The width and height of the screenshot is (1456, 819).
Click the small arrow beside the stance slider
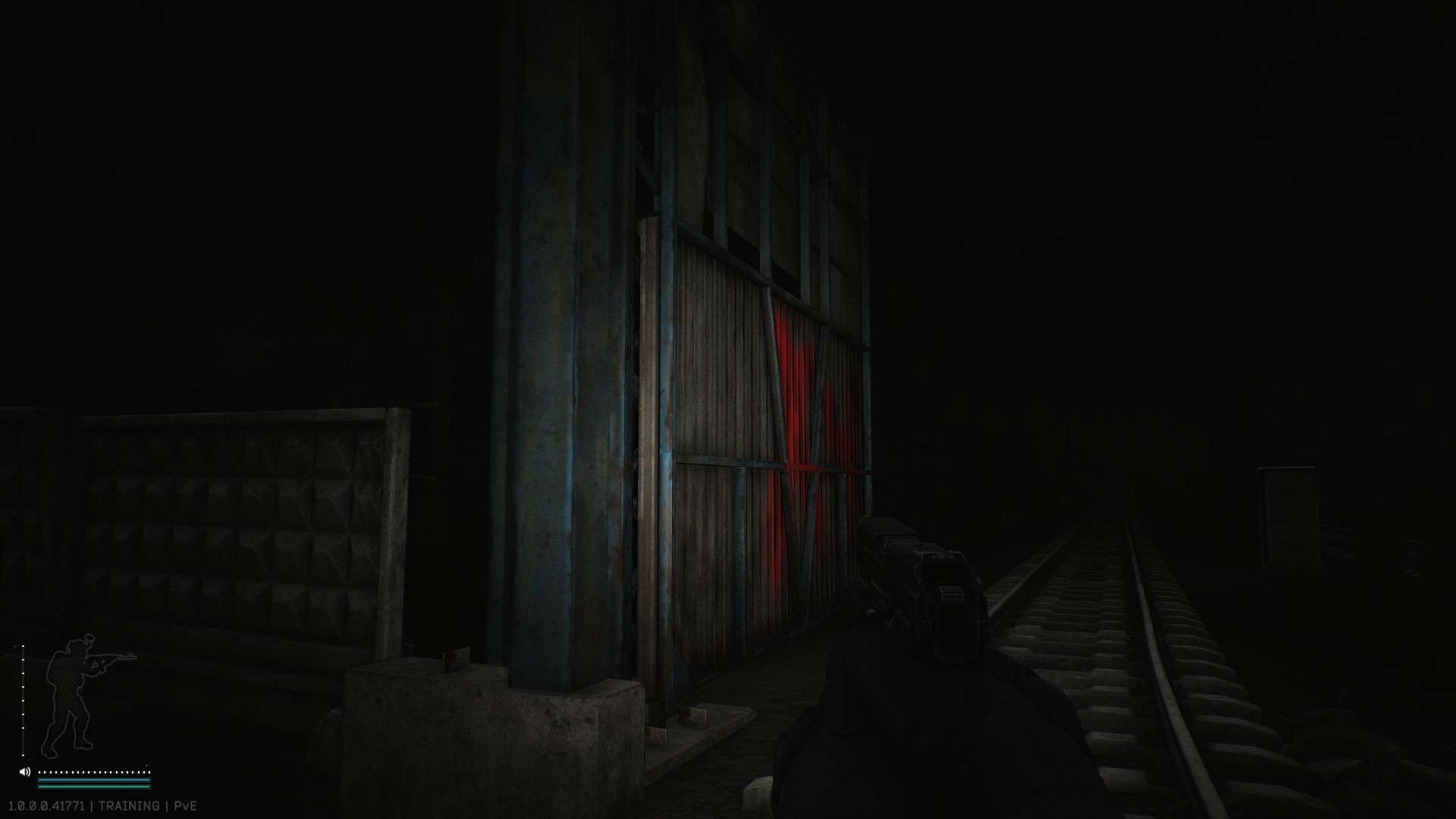[x=14, y=647]
